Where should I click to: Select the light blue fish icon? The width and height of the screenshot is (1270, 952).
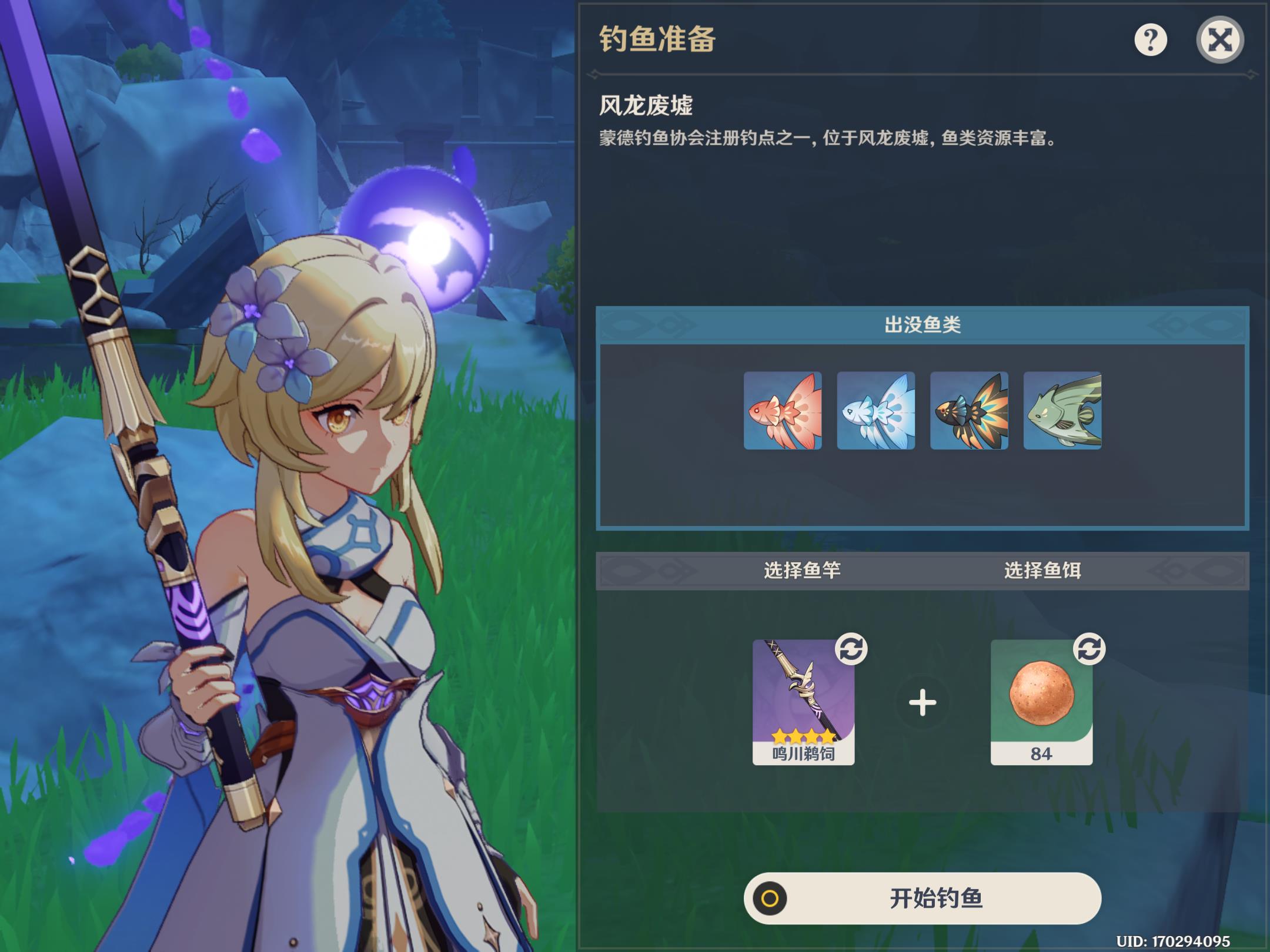point(875,411)
